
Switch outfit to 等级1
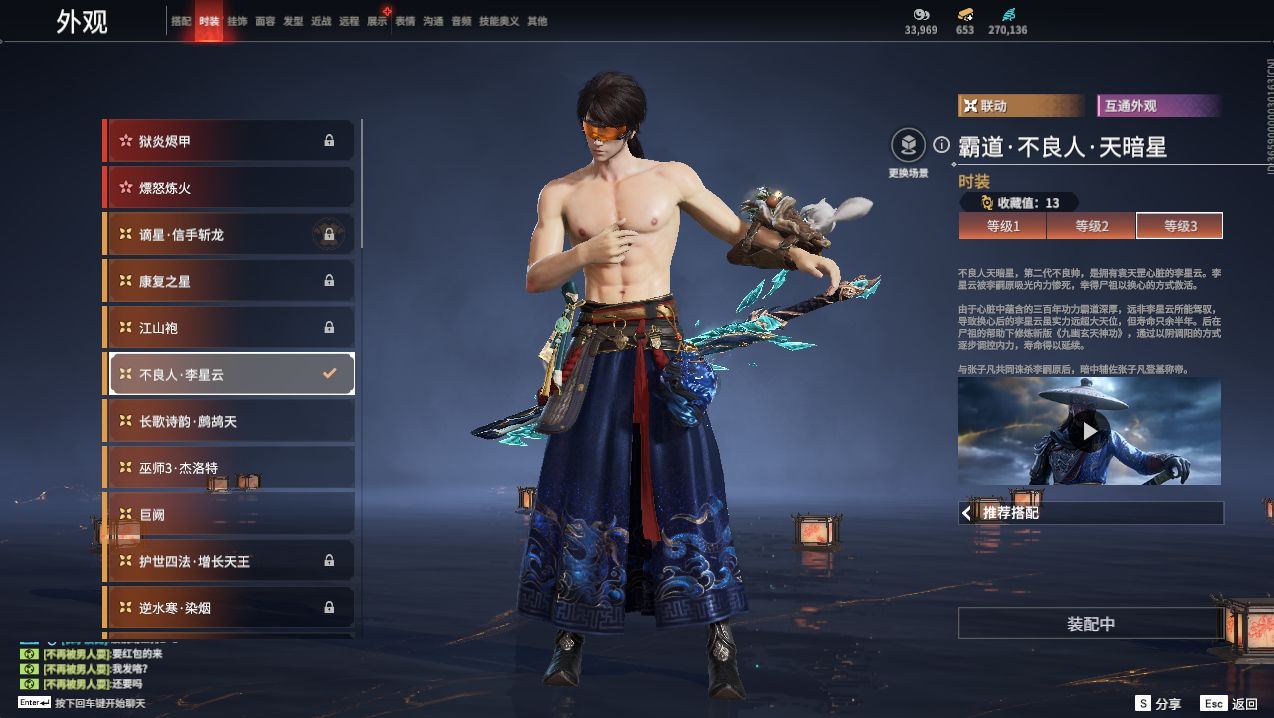pos(1003,226)
